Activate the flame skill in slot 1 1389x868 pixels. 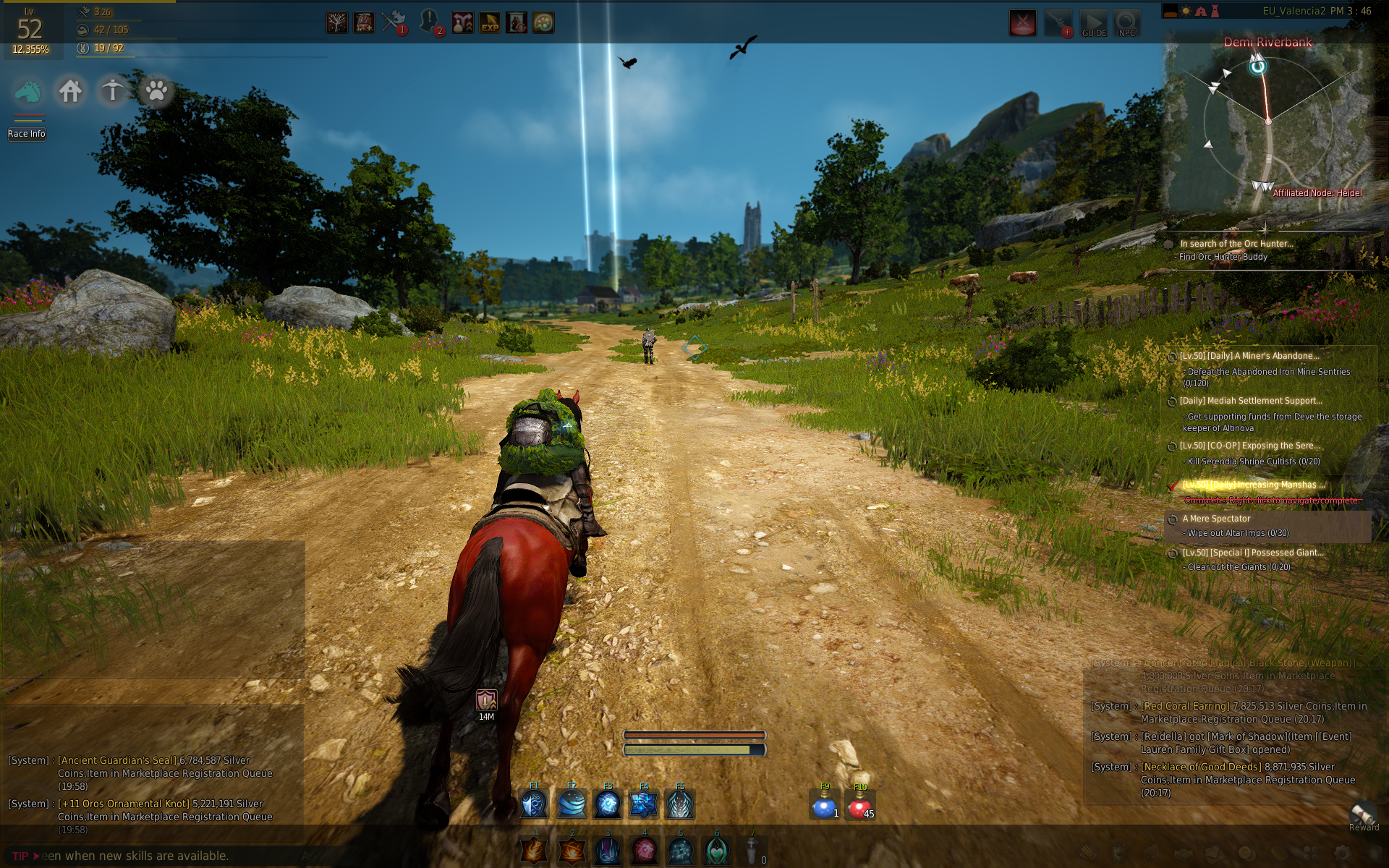pos(535,851)
